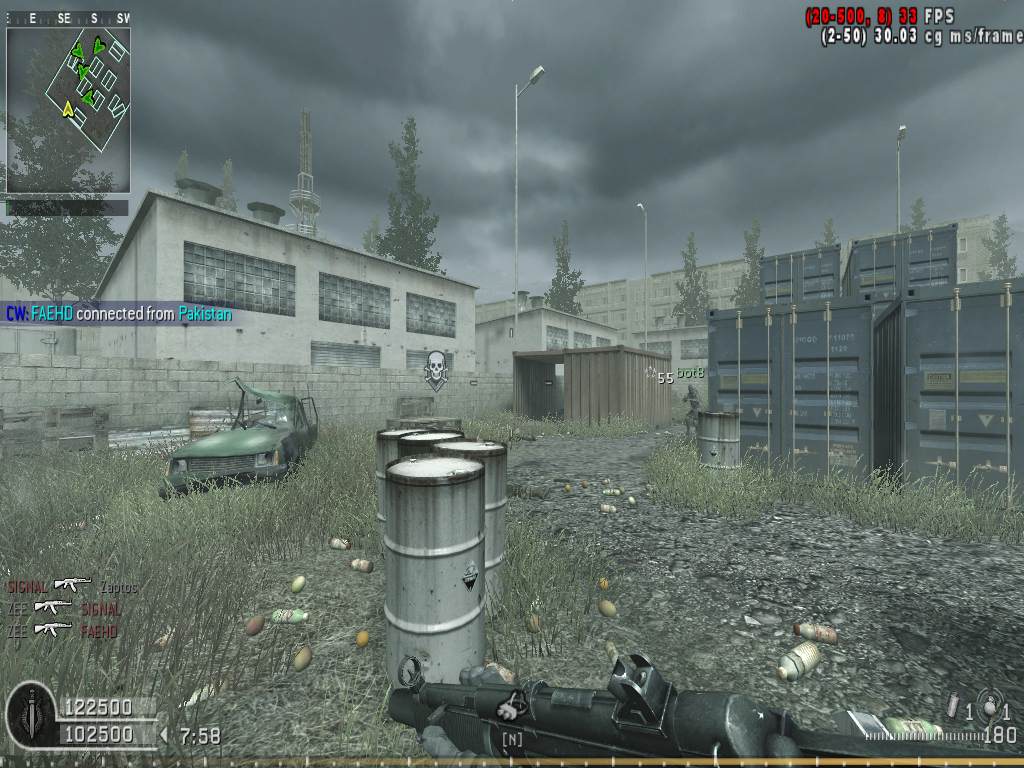Select the SIGNAL killed Zeptos kill feed row
This screenshot has height=768, width=1024.
coord(72,586)
